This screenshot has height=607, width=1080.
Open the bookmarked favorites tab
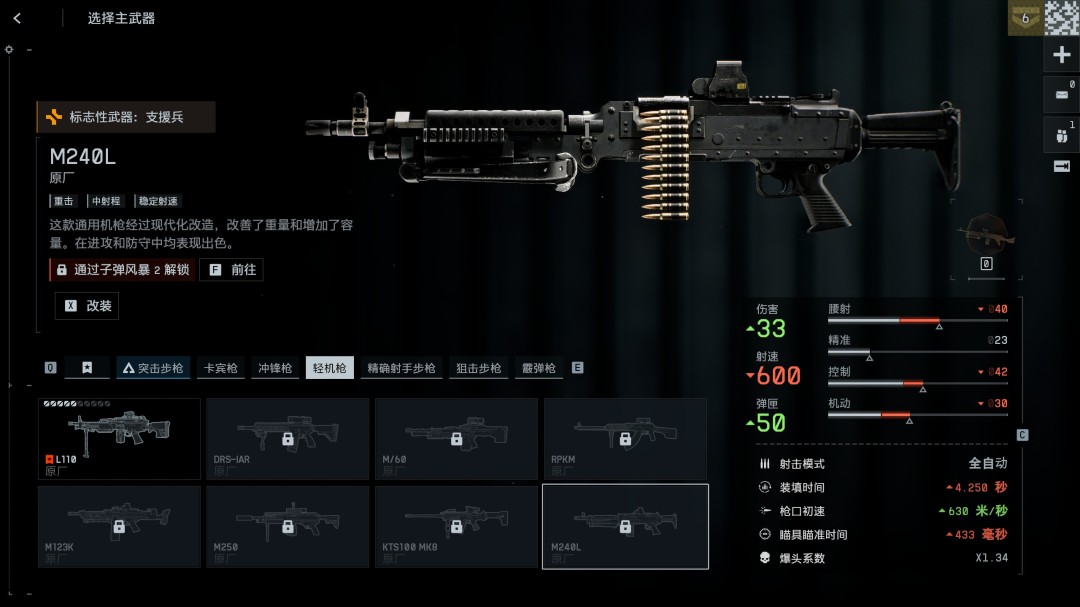click(x=87, y=368)
